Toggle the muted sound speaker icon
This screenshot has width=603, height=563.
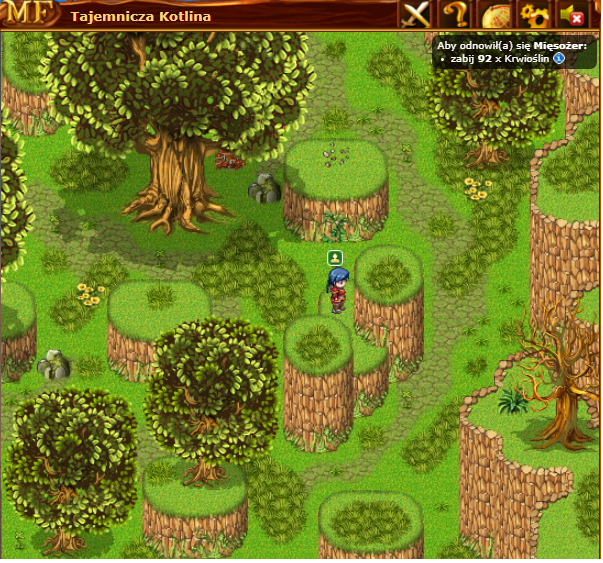click(x=574, y=15)
